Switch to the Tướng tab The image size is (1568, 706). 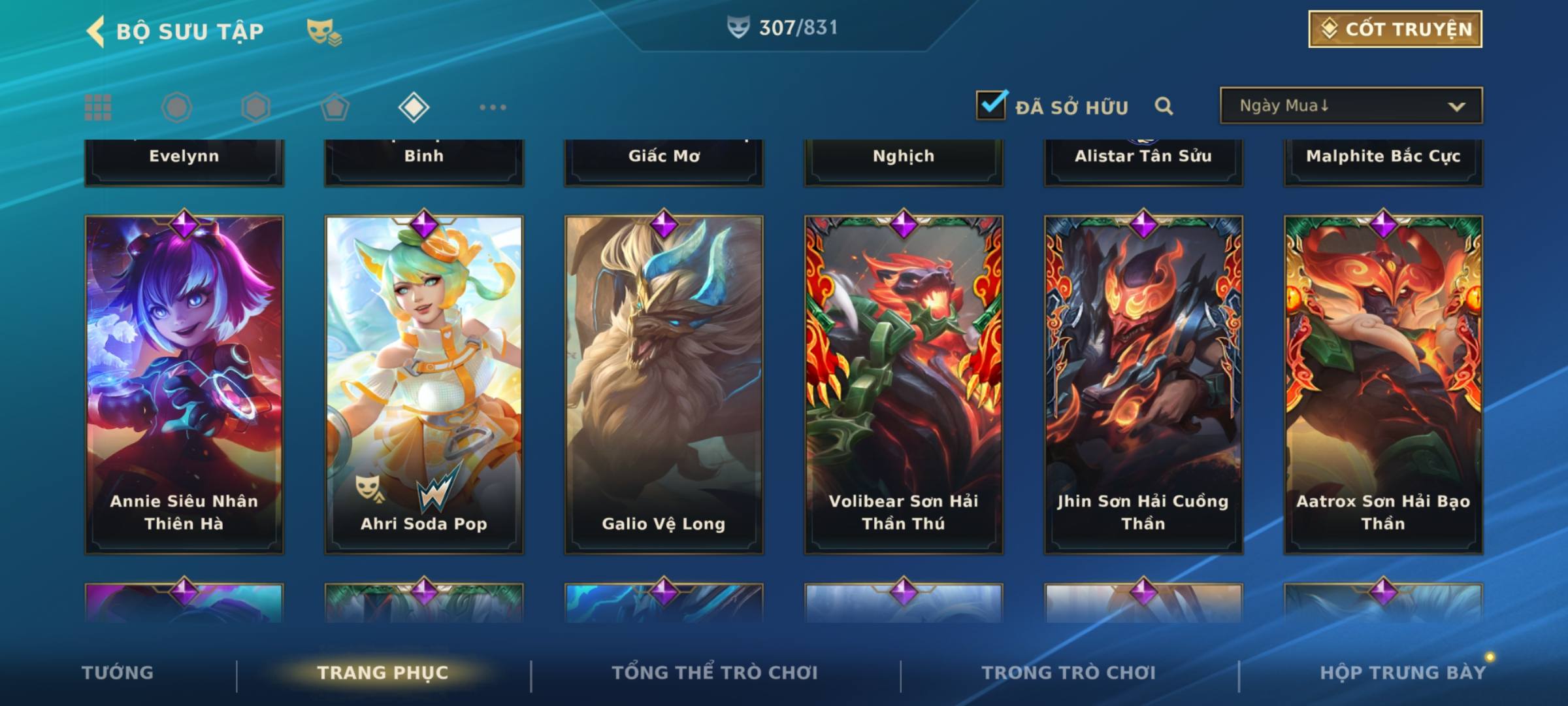pyautogui.click(x=118, y=673)
